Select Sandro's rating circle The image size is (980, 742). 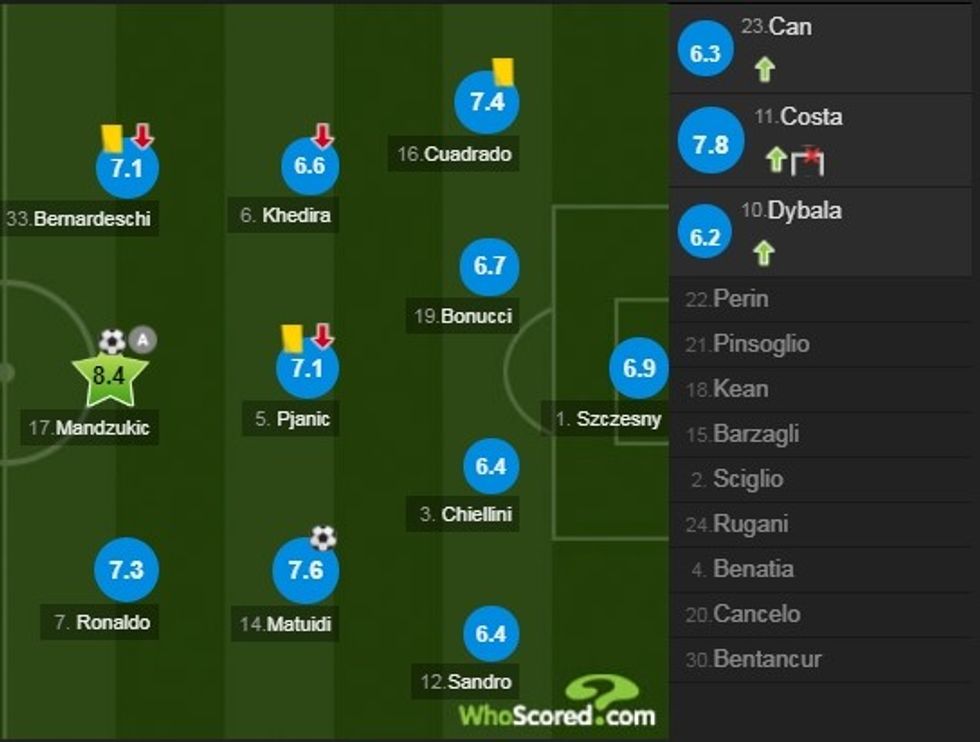tap(491, 634)
